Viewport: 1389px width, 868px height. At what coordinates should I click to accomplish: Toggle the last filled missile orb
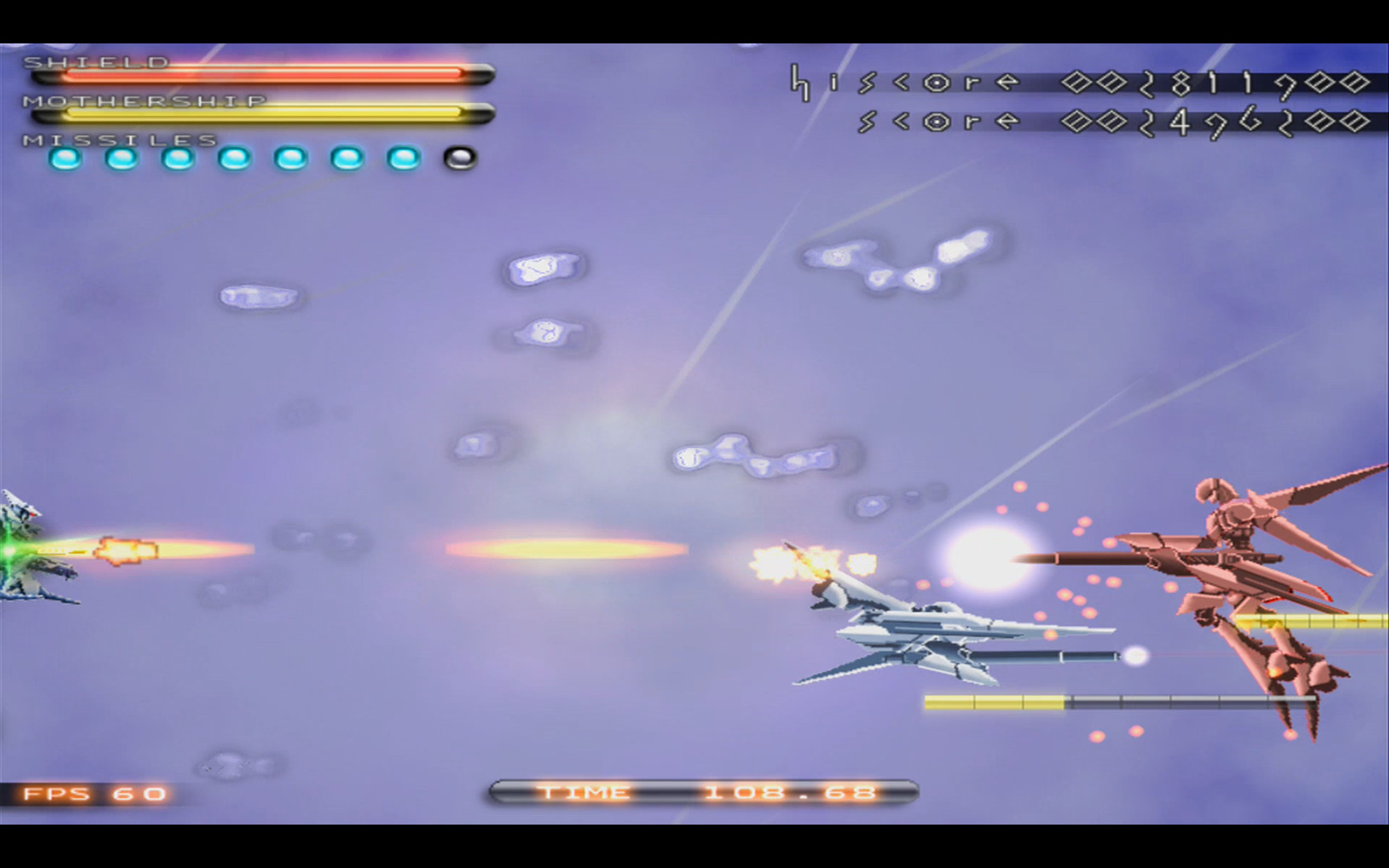click(404, 158)
